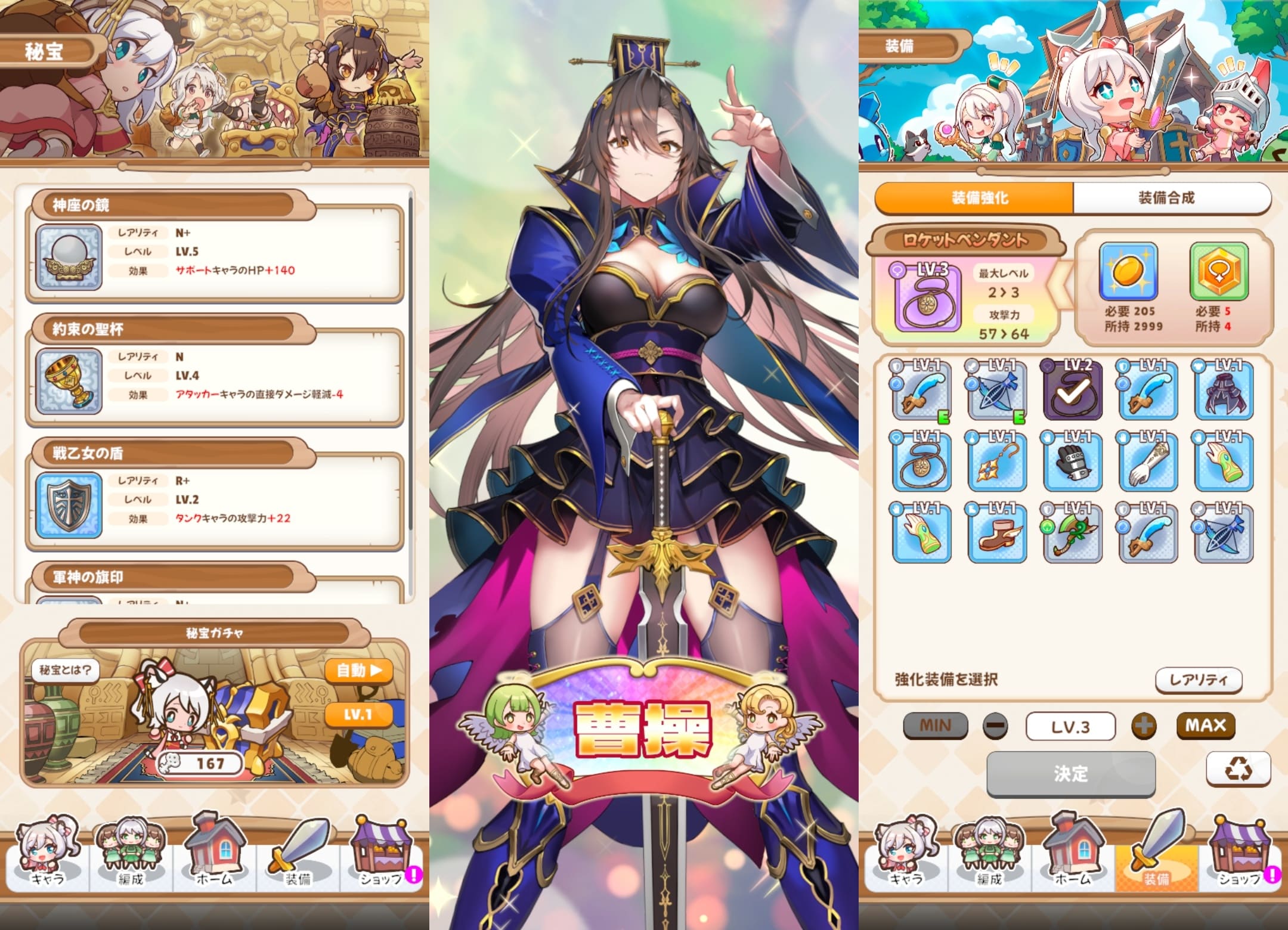Uncheck the selected LV.2 equipment checkmark

1072,393
